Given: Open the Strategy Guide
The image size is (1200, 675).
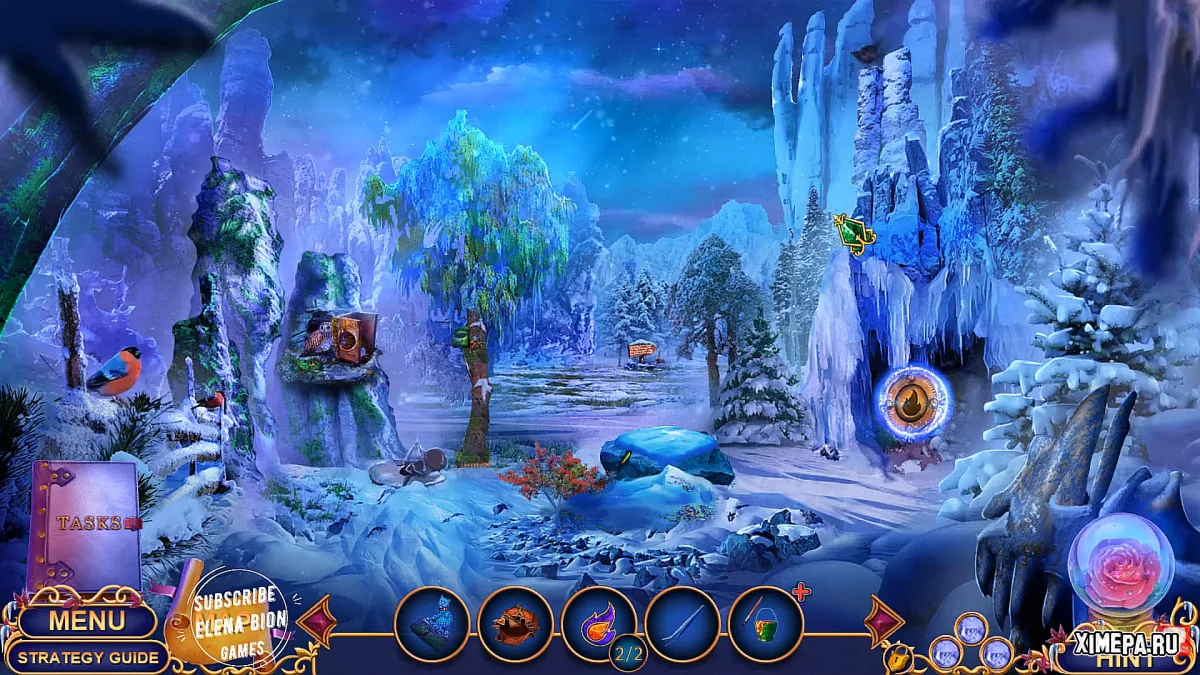Looking at the screenshot, I should 88,657.
